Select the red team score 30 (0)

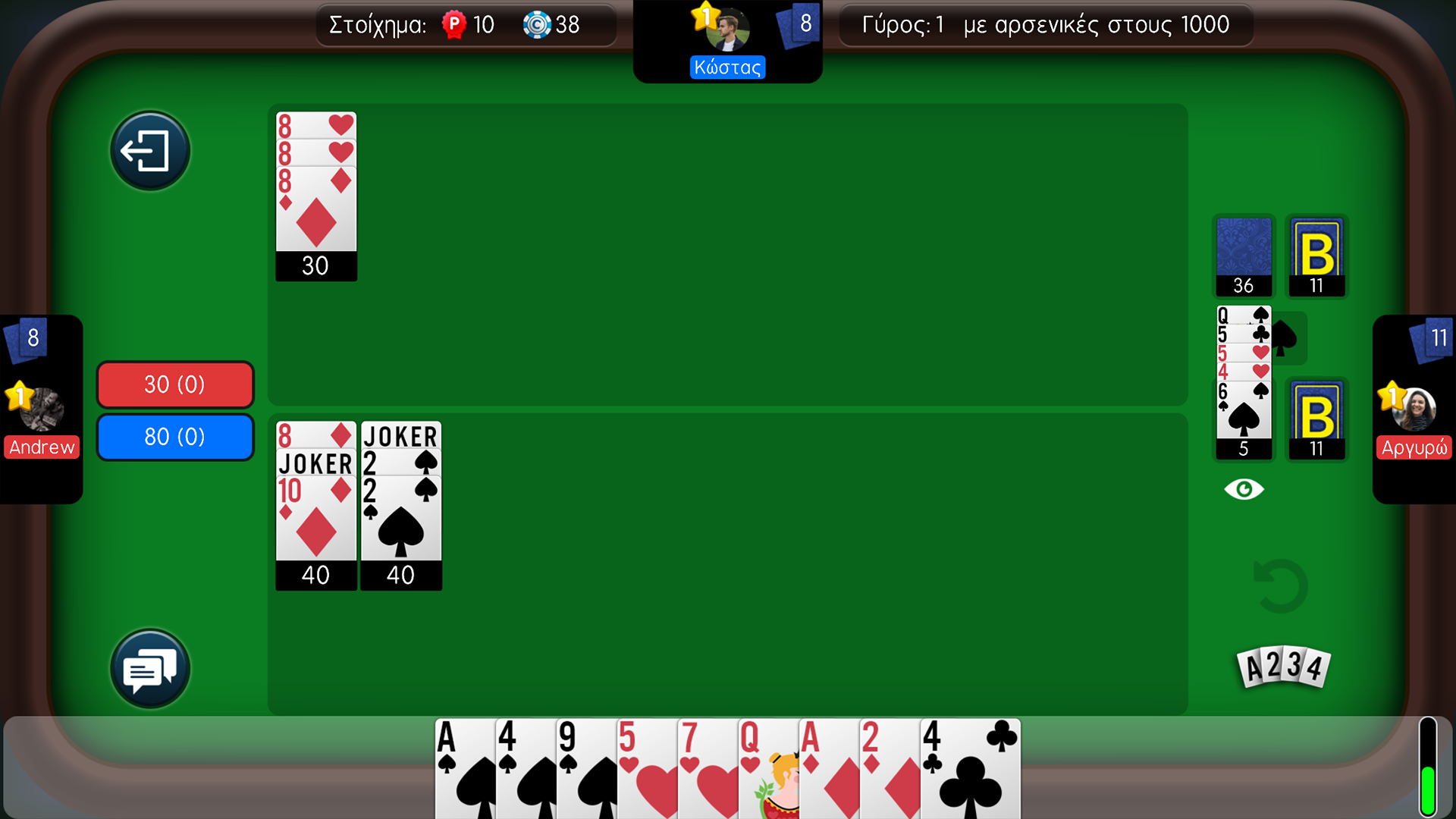coord(174,384)
